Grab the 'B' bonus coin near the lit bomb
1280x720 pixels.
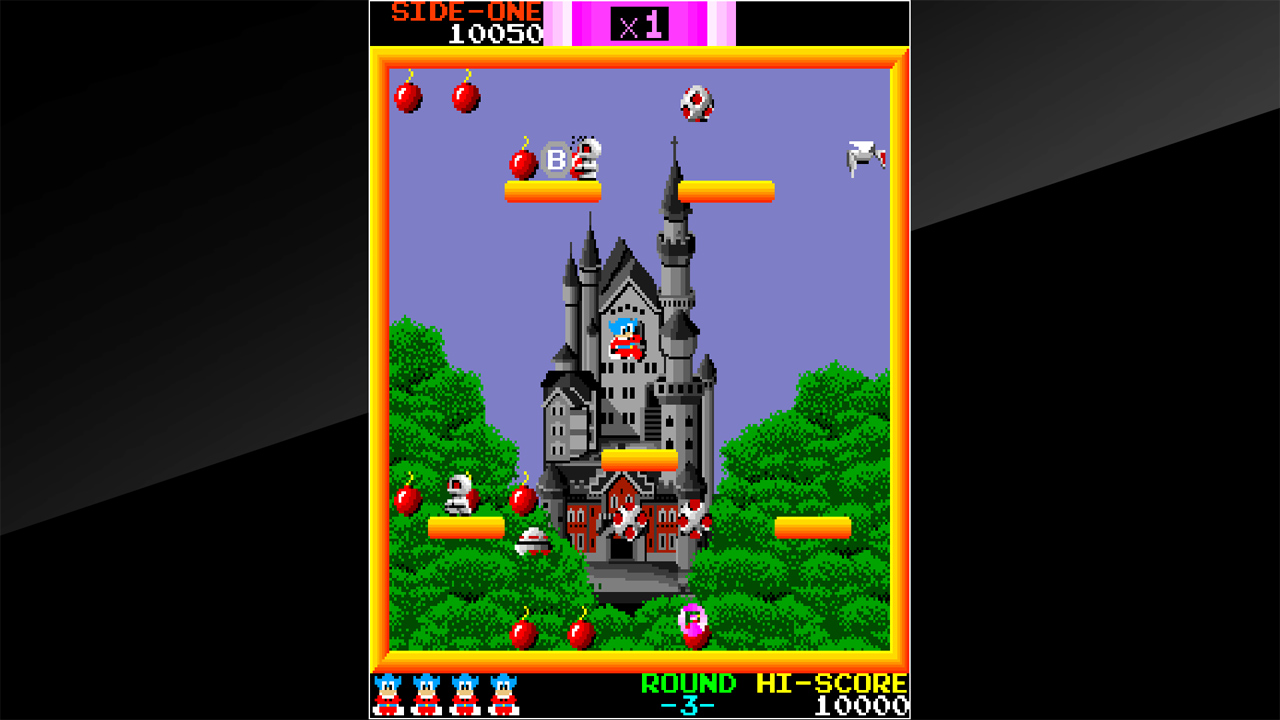click(555, 159)
